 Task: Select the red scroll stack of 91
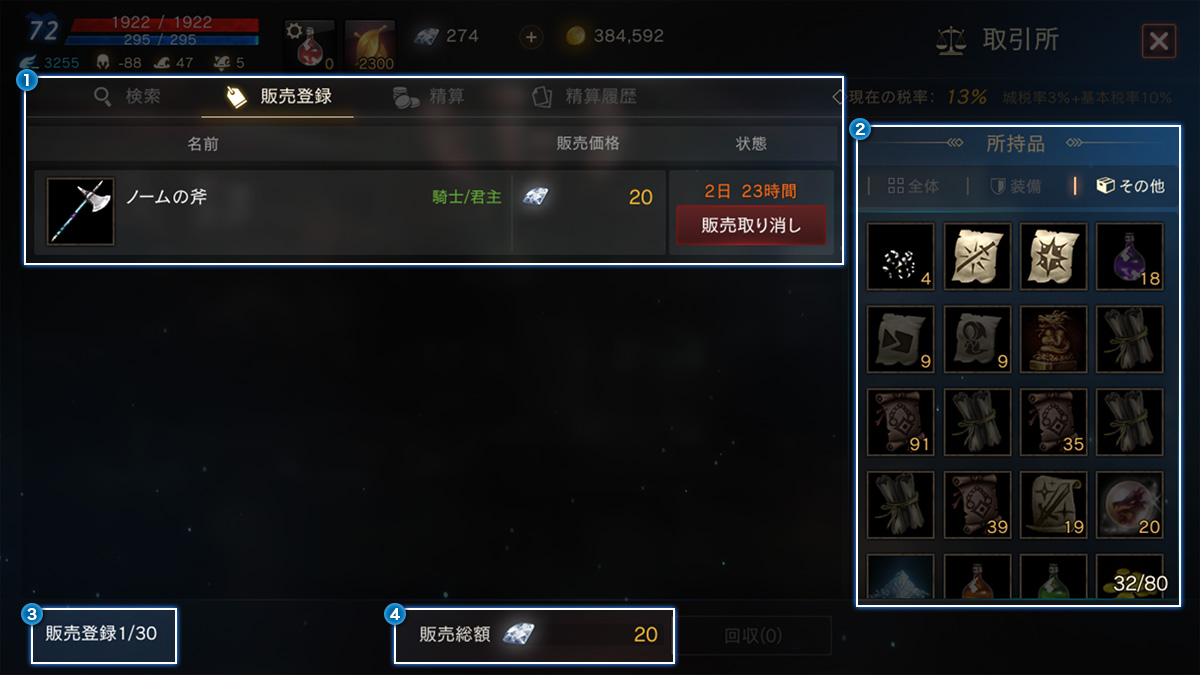(x=900, y=422)
